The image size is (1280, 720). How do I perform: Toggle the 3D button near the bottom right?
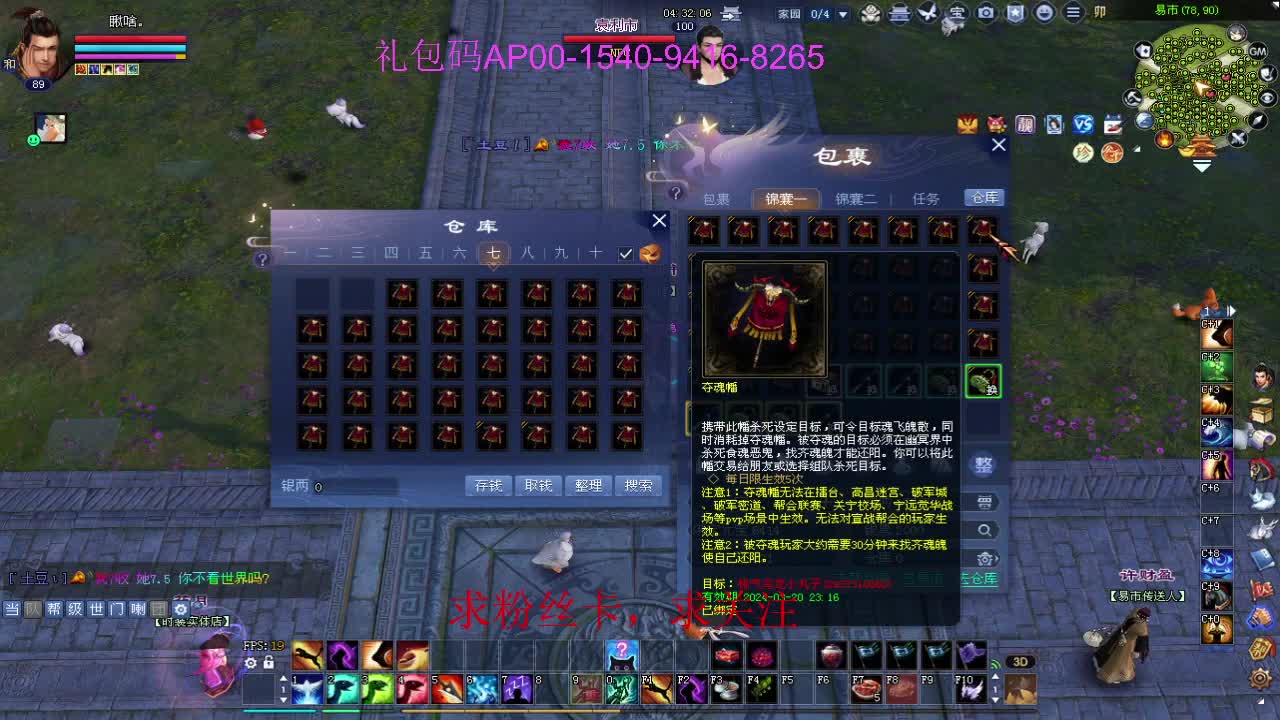[1021, 662]
